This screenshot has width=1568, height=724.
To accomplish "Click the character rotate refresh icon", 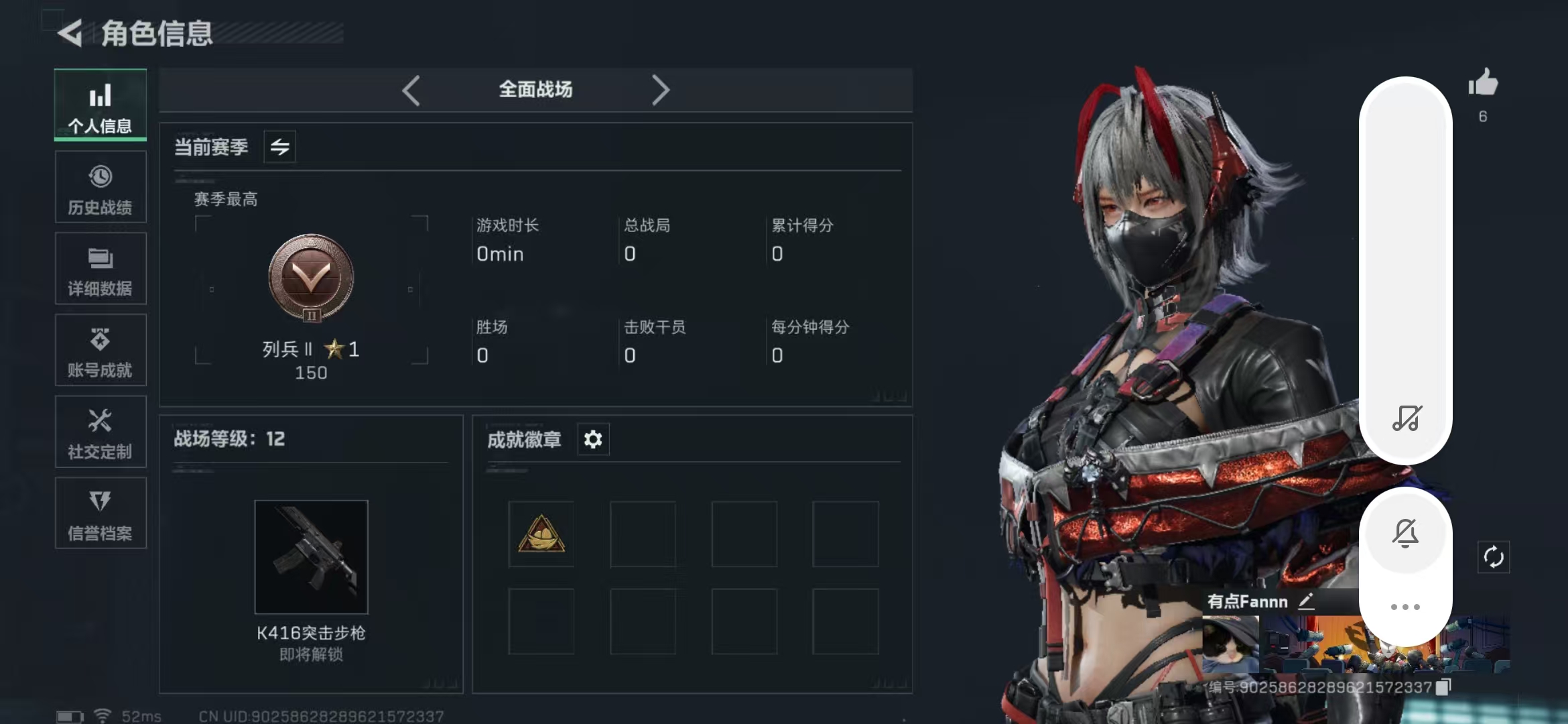I will (1494, 557).
